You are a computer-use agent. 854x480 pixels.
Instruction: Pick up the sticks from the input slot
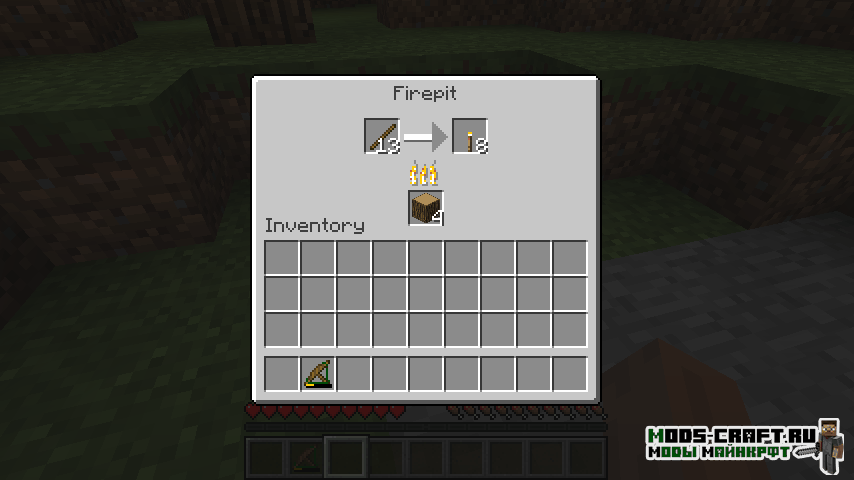point(381,136)
